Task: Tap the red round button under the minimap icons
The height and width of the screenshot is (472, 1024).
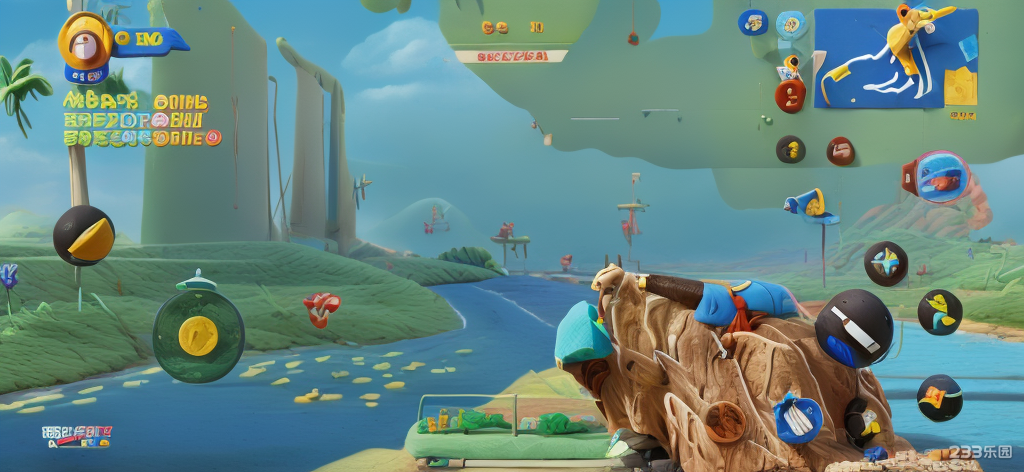Action: (x=790, y=95)
